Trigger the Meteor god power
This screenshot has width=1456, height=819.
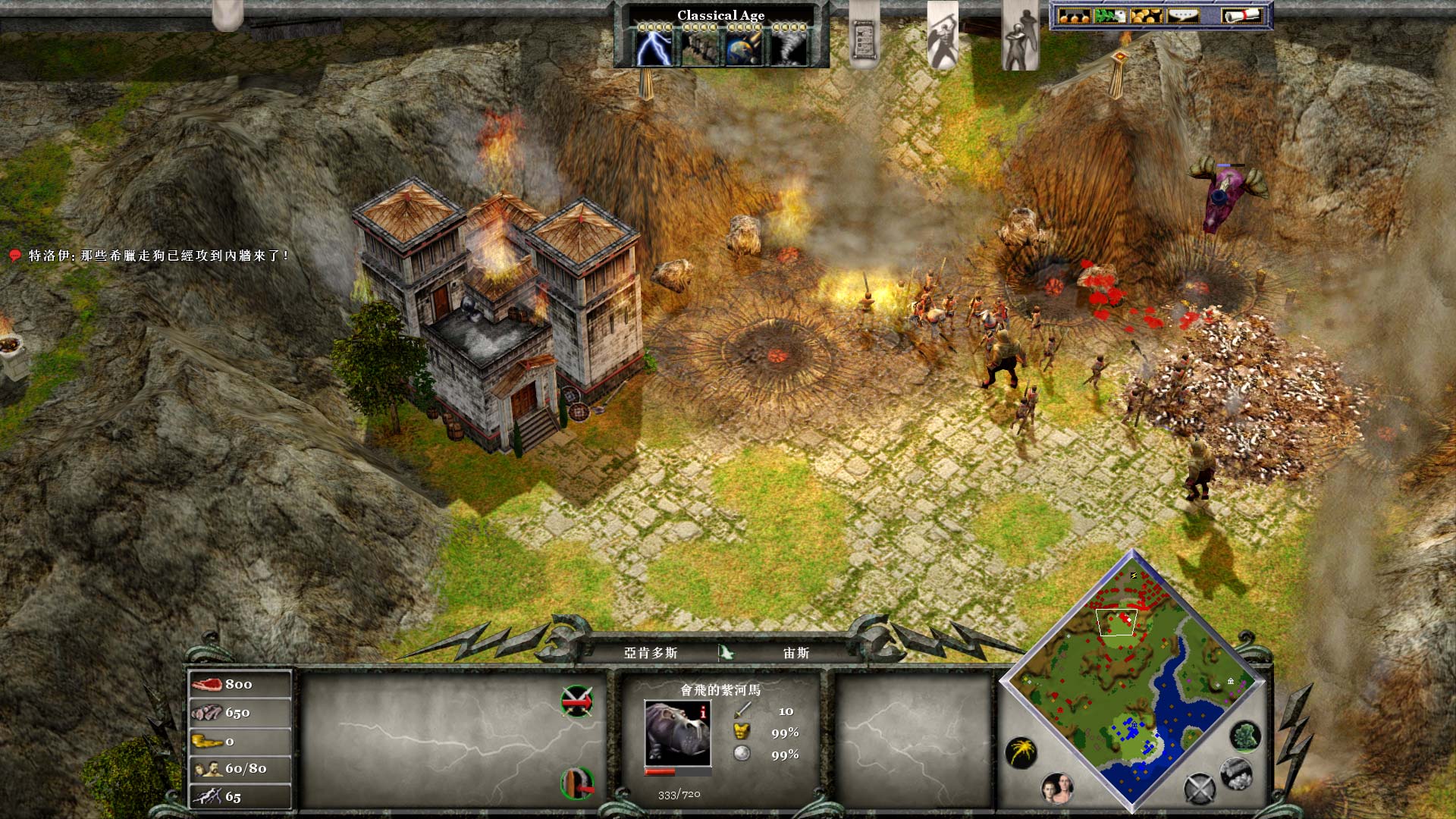pos(743,47)
